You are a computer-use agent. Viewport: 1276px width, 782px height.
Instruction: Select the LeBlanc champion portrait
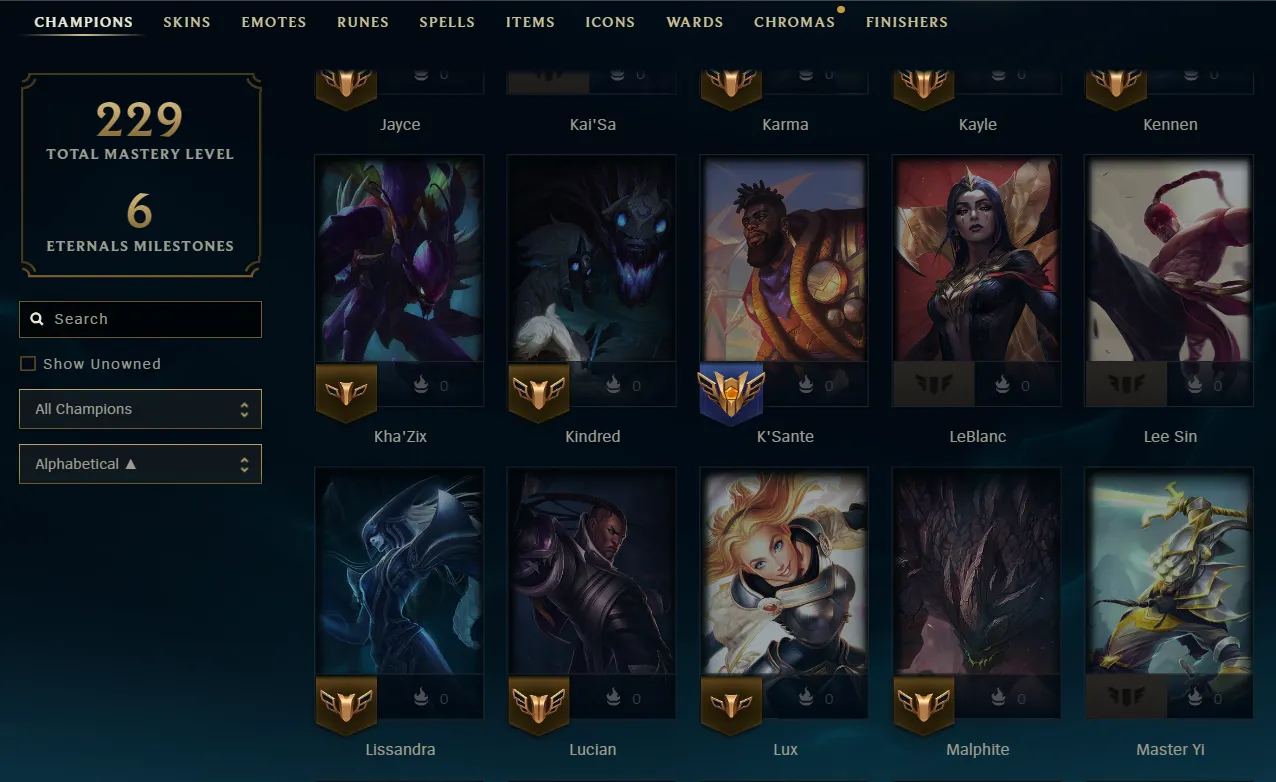(x=977, y=260)
